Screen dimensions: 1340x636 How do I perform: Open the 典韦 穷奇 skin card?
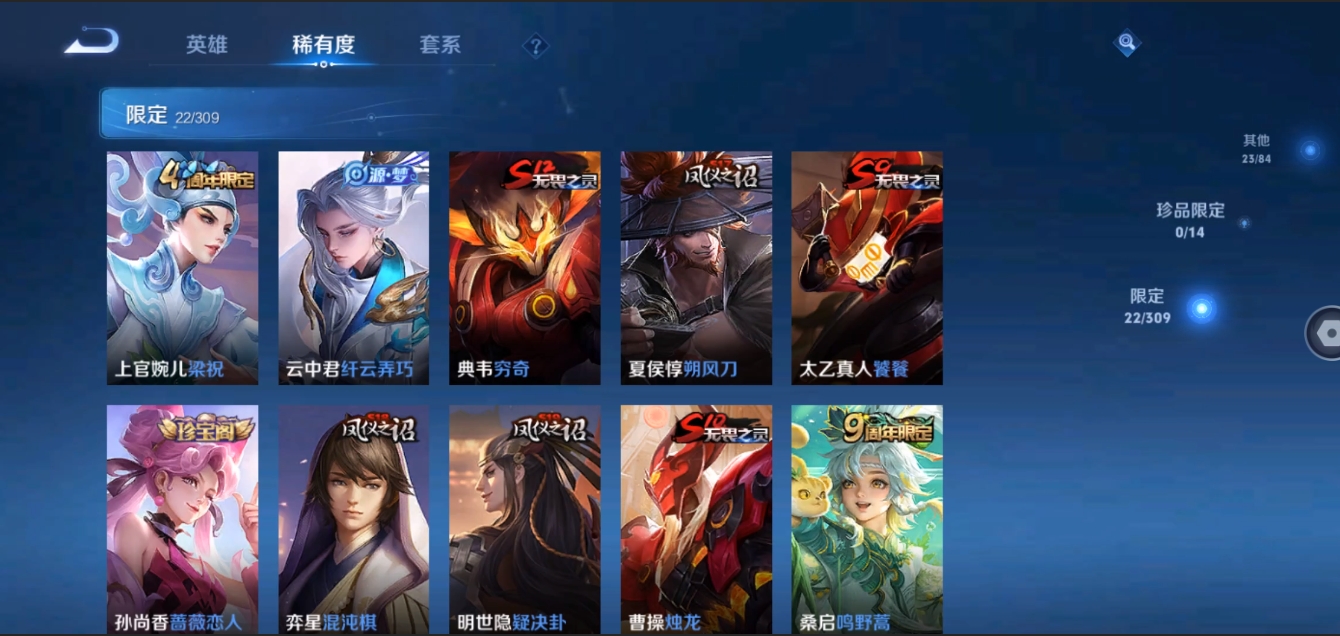pos(524,268)
